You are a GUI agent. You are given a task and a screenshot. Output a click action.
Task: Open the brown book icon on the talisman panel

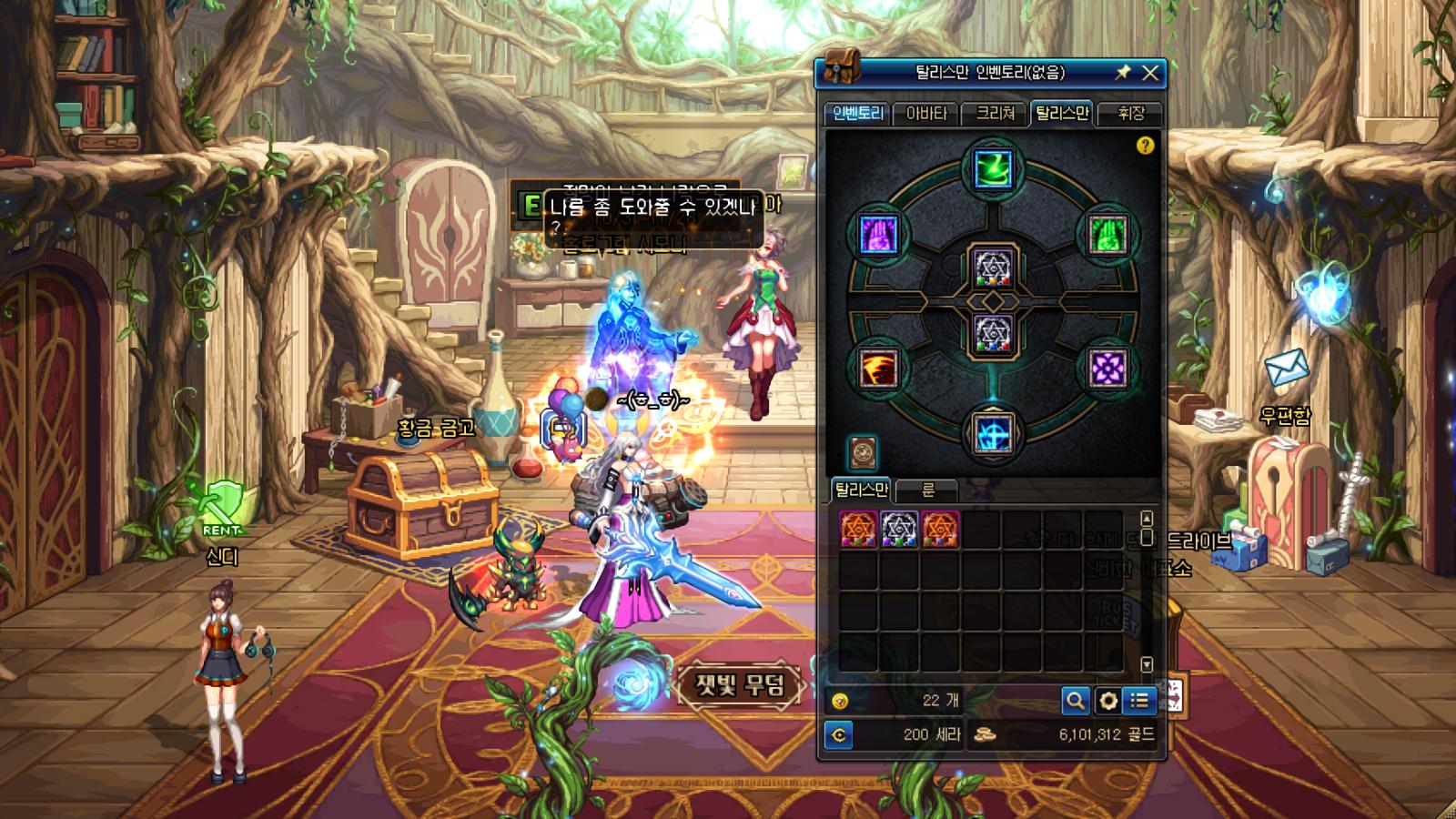pyautogui.click(x=862, y=451)
